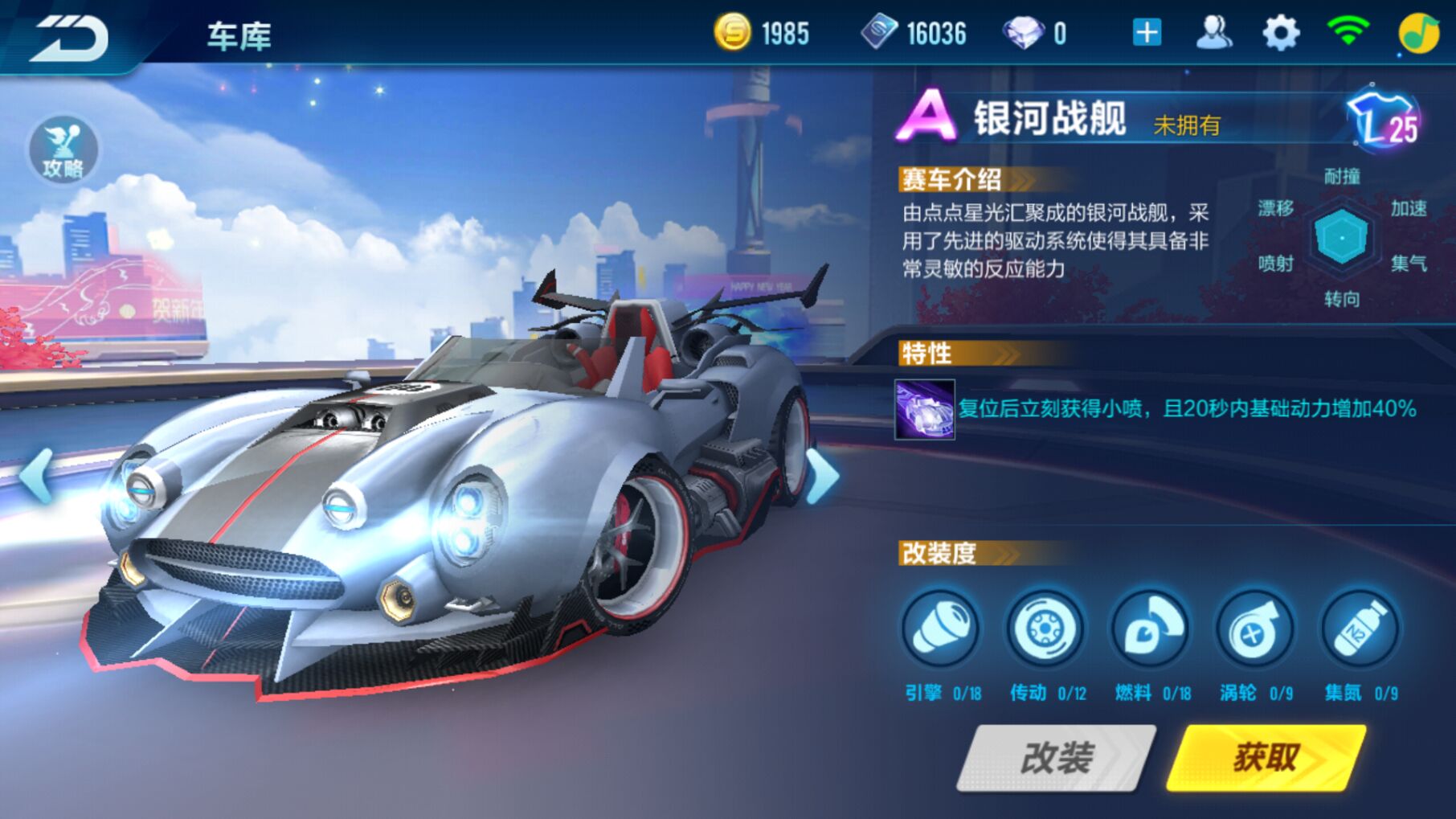Viewport: 1456px width, 819px height.
Task: Click the yellow 获取 obtain button
Action: click(x=1266, y=757)
